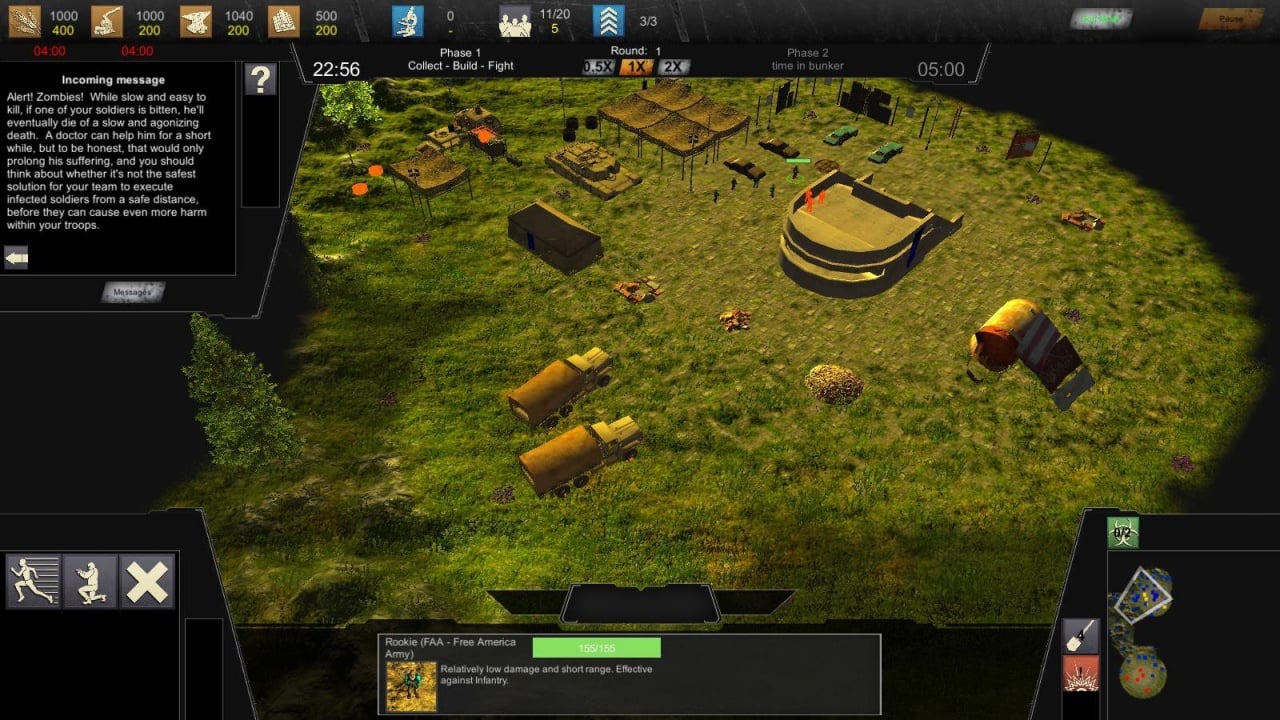Click the green-text button beside Pause
Viewport: 1280px width, 720px height.
pyautogui.click(x=1101, y=19)
